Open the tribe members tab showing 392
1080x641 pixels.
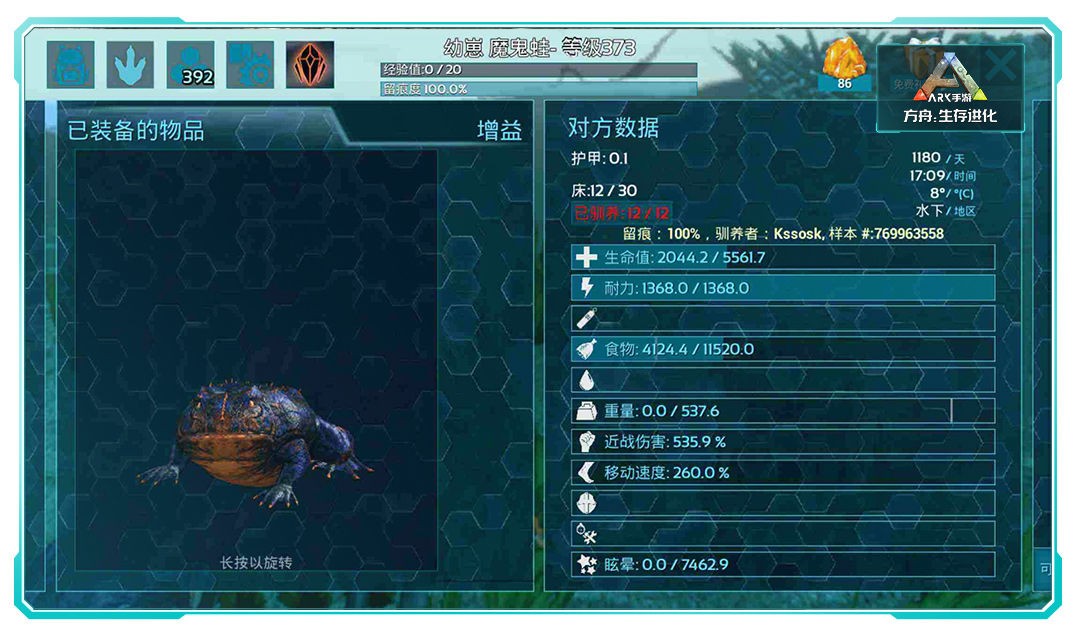[x=190, y=65]
